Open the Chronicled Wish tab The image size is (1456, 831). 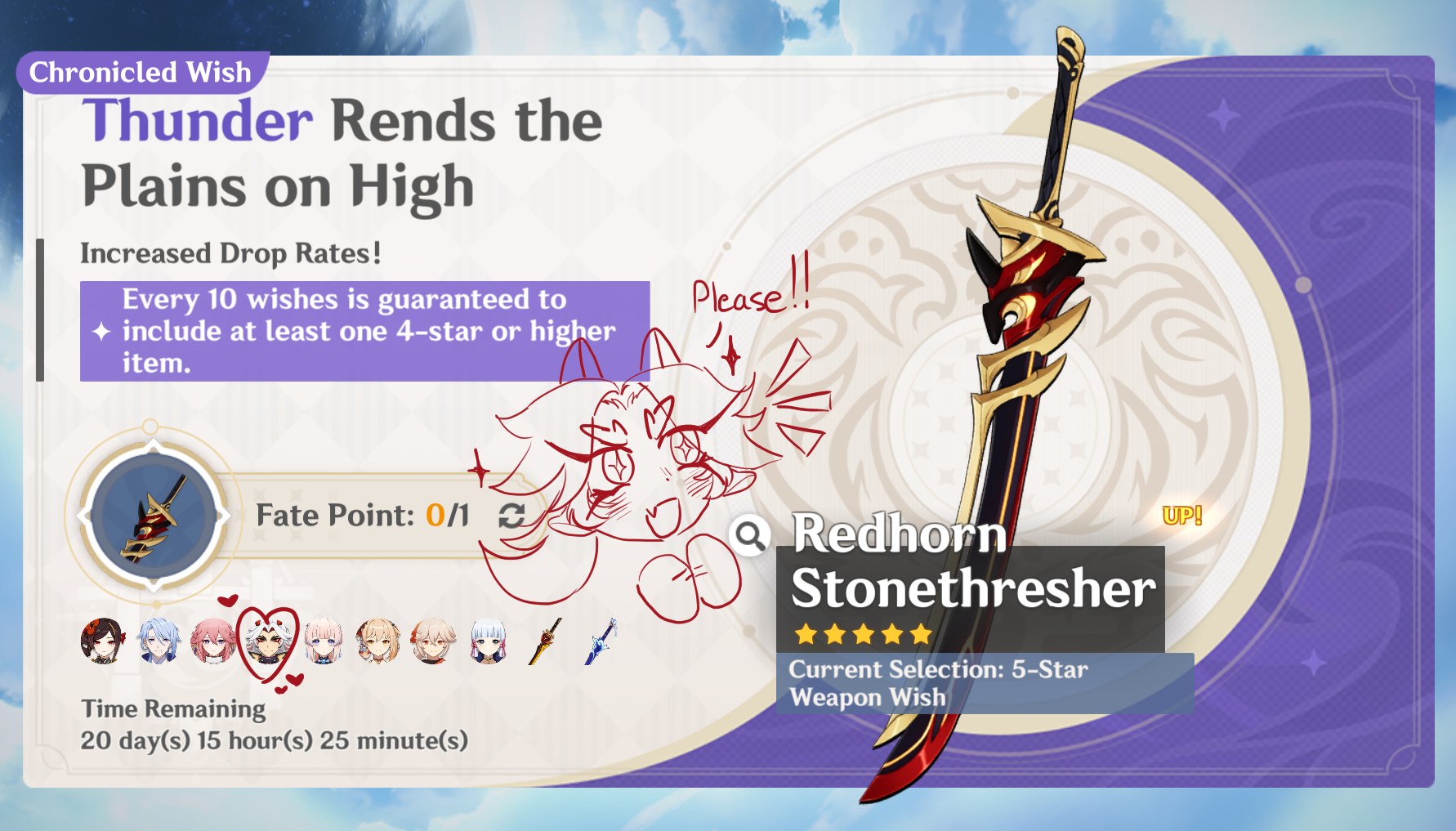pos(141,73)
